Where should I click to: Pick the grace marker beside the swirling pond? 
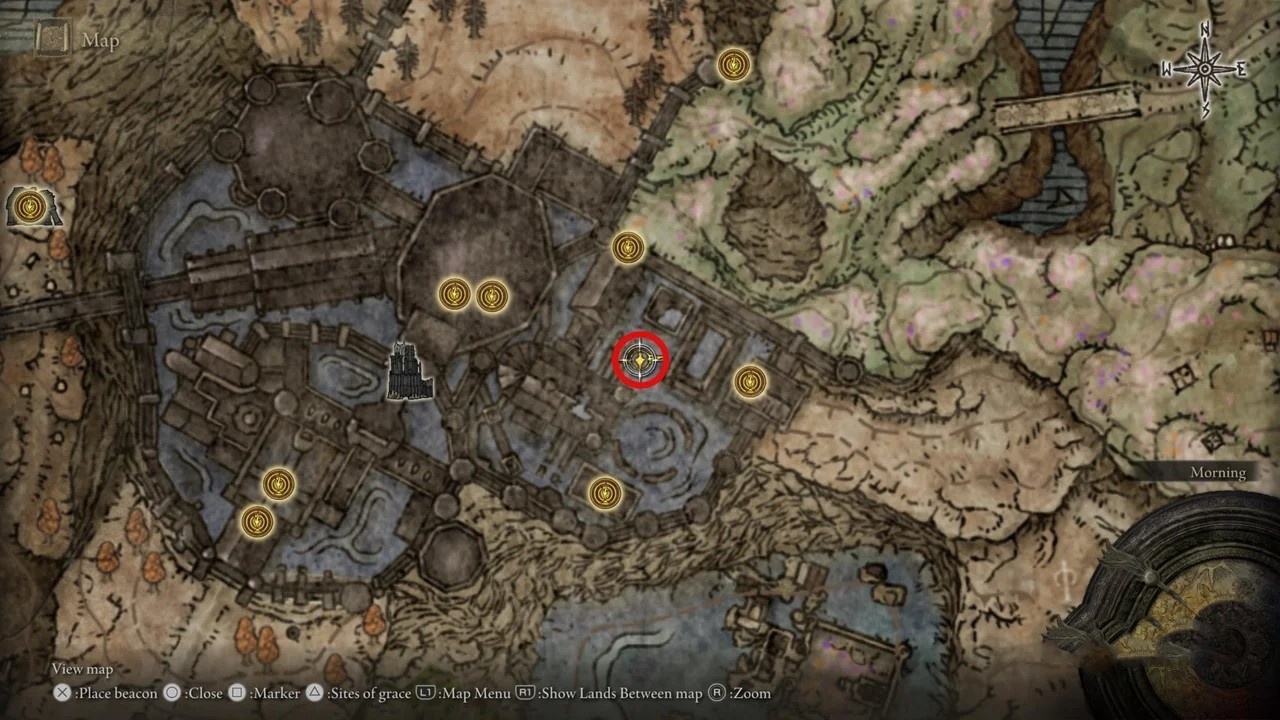tap(605, 493)
